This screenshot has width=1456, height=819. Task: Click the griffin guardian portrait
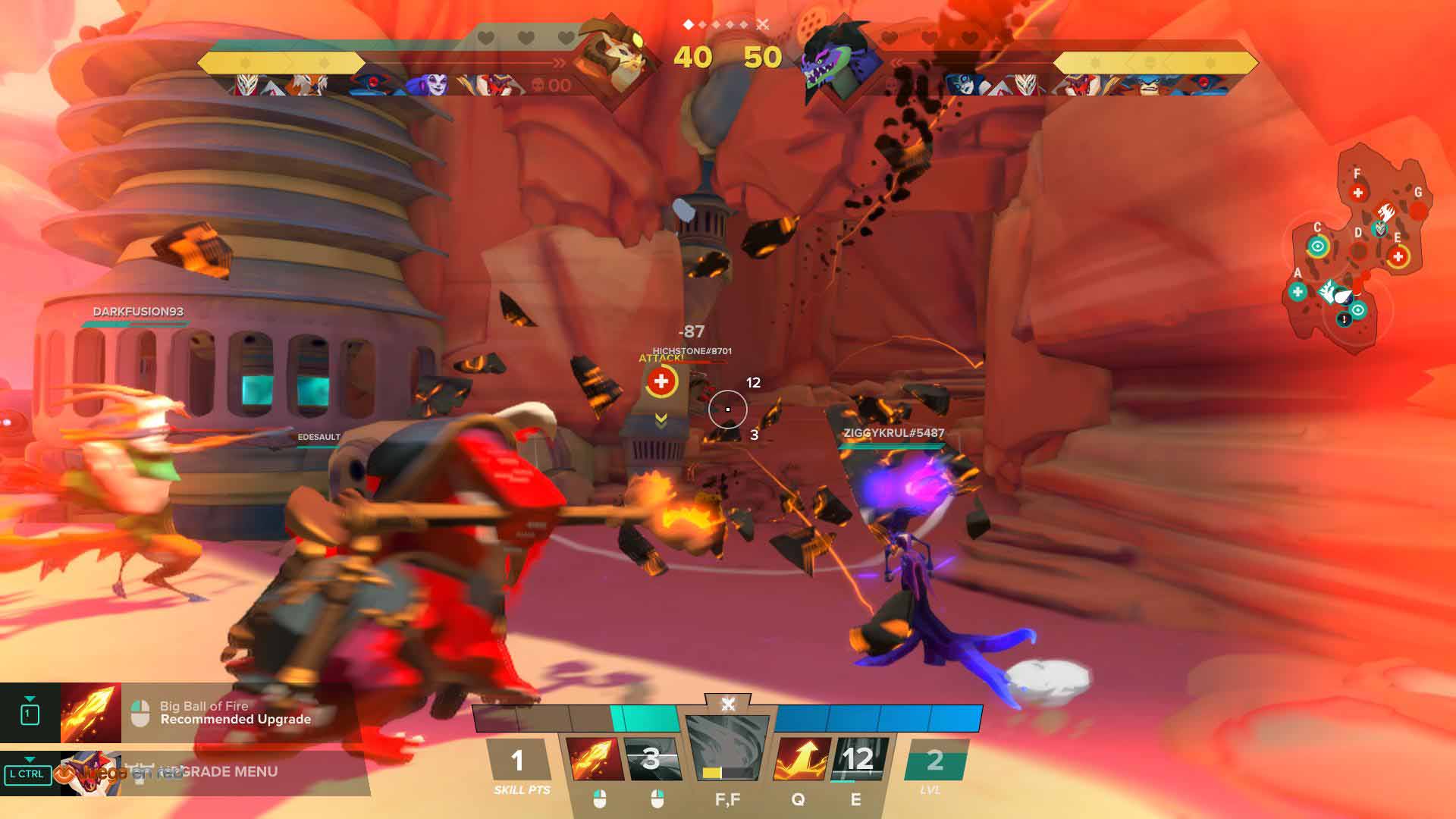[x=613, y=58]
